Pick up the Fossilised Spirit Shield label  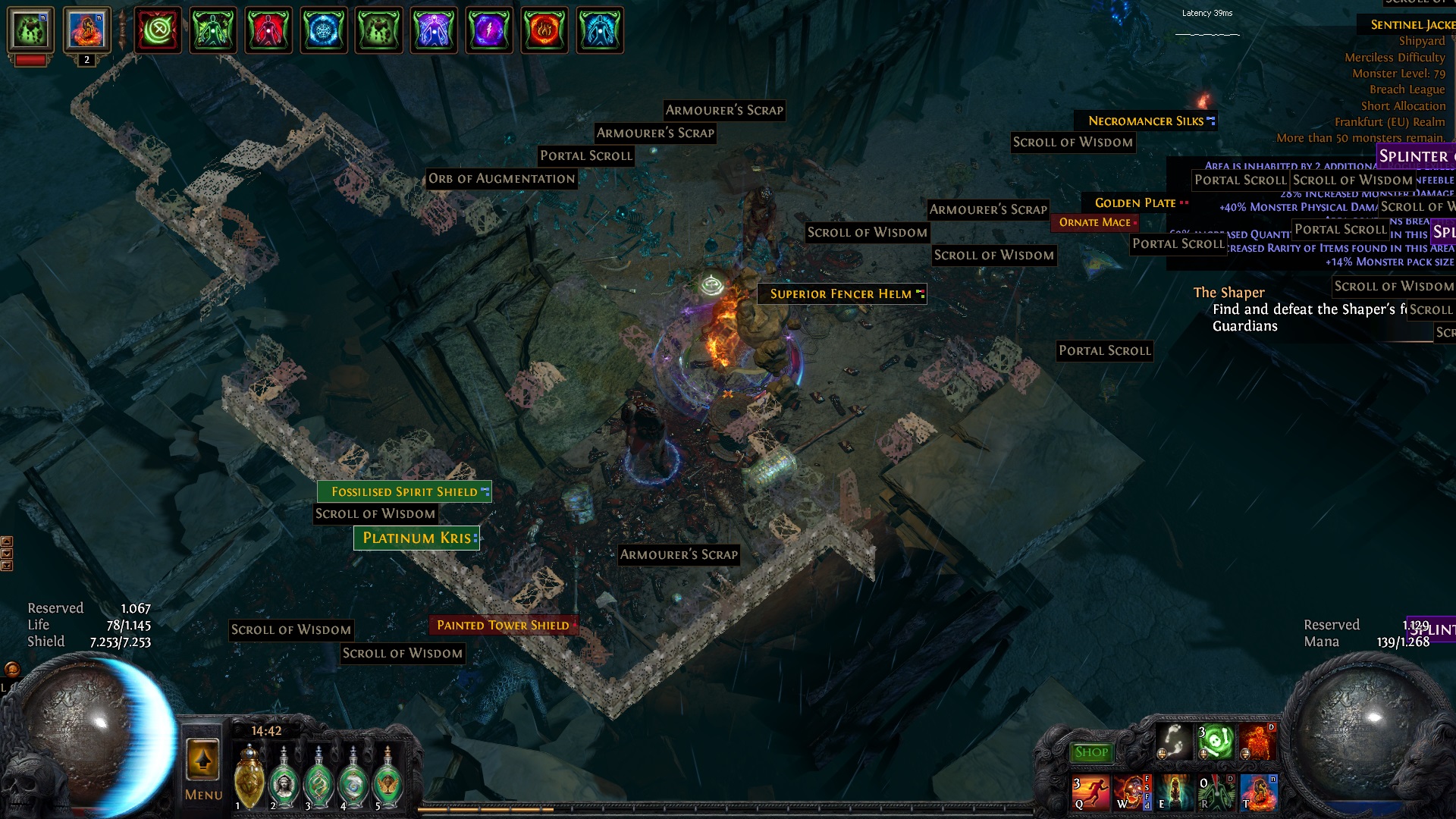[404, 491]
